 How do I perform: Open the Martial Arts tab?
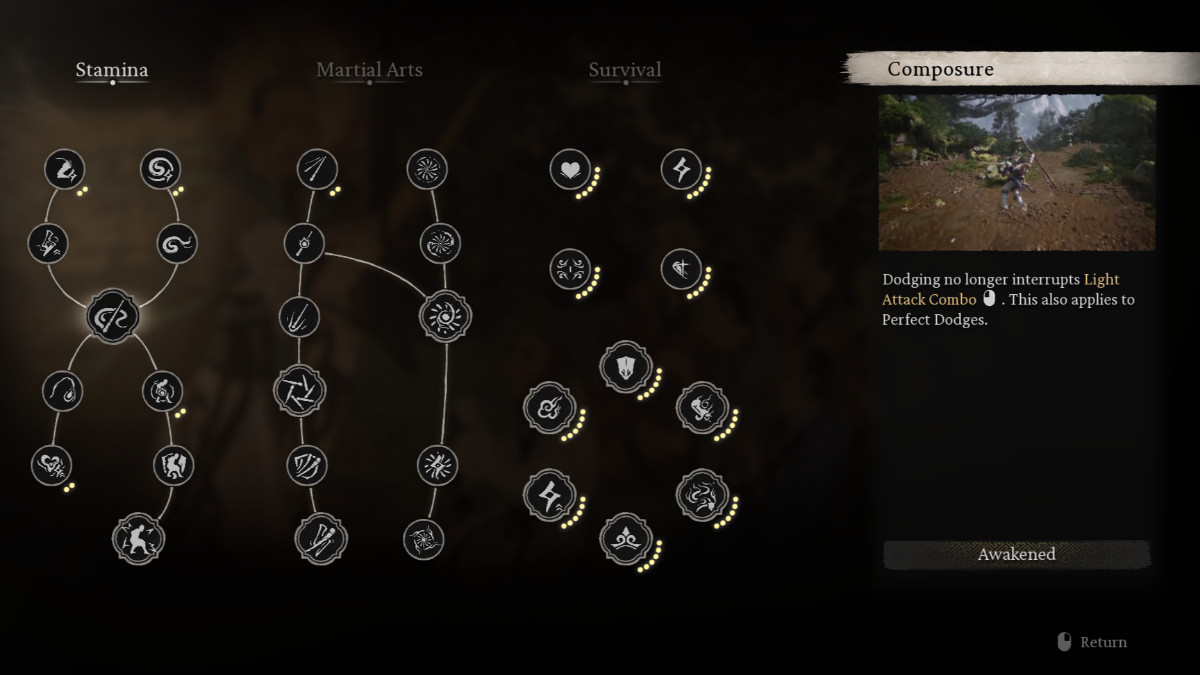369,70
